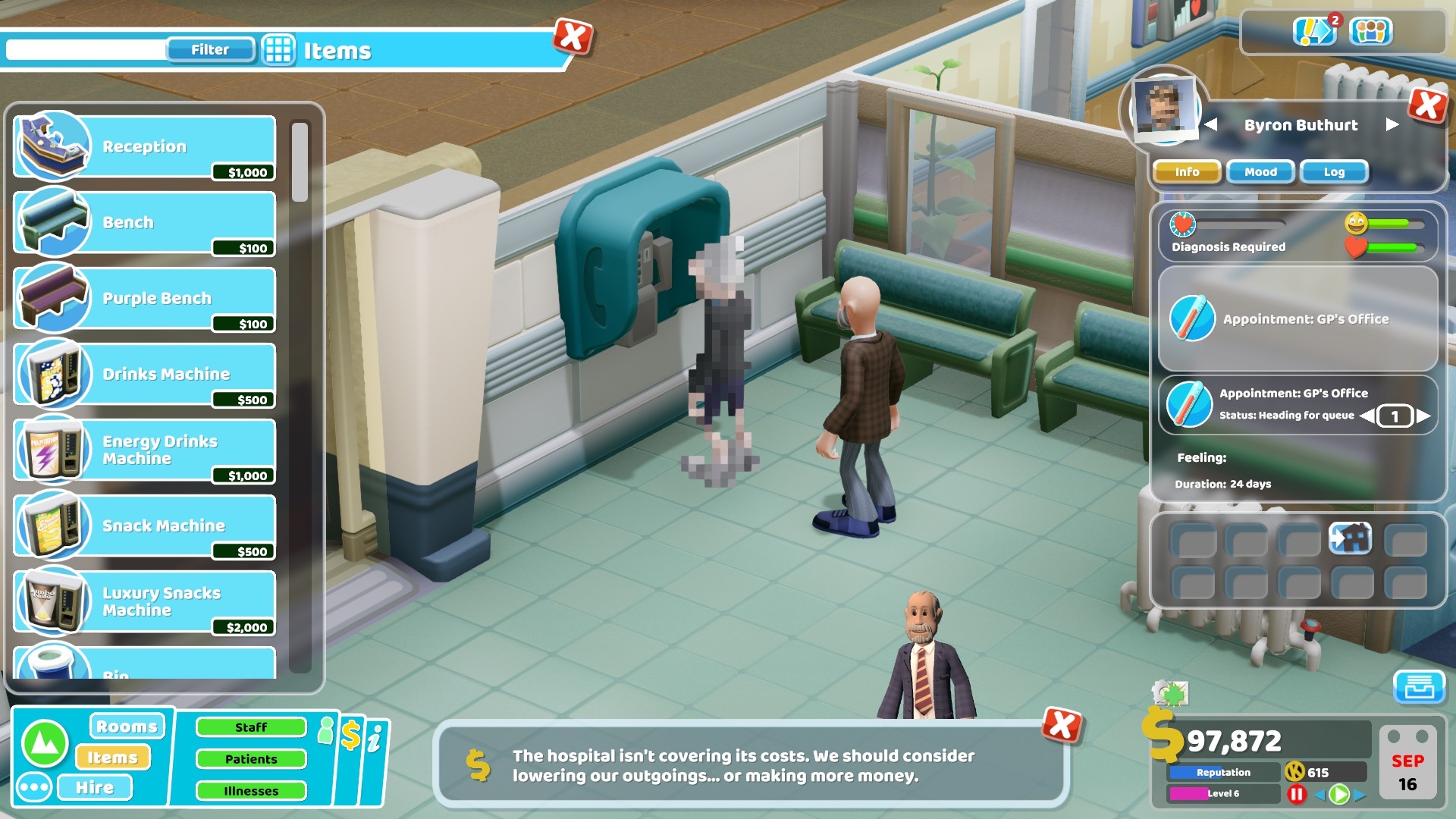The width and height of the screenshot is (1456, 819).
Task: Close the Byron Buthurt patient panel
Action: click(1428, 105)
